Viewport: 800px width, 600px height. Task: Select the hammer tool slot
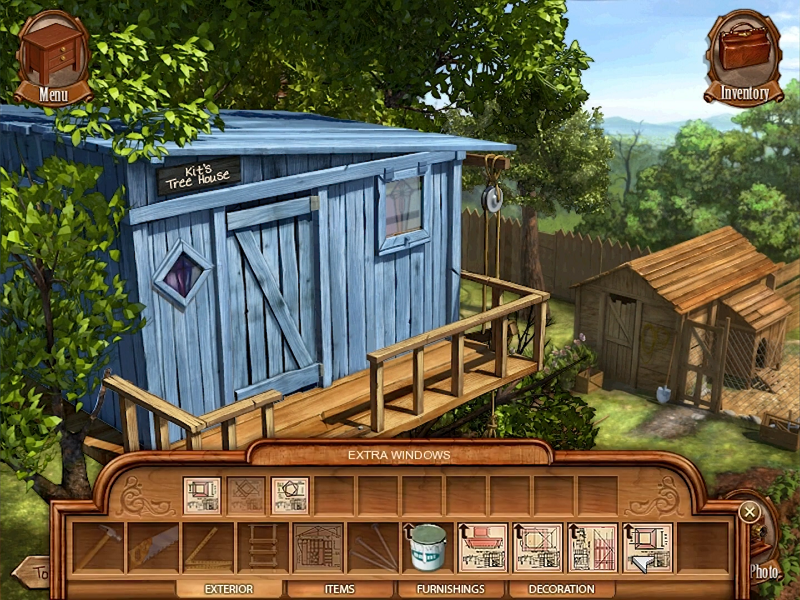[x=97, y=548]
